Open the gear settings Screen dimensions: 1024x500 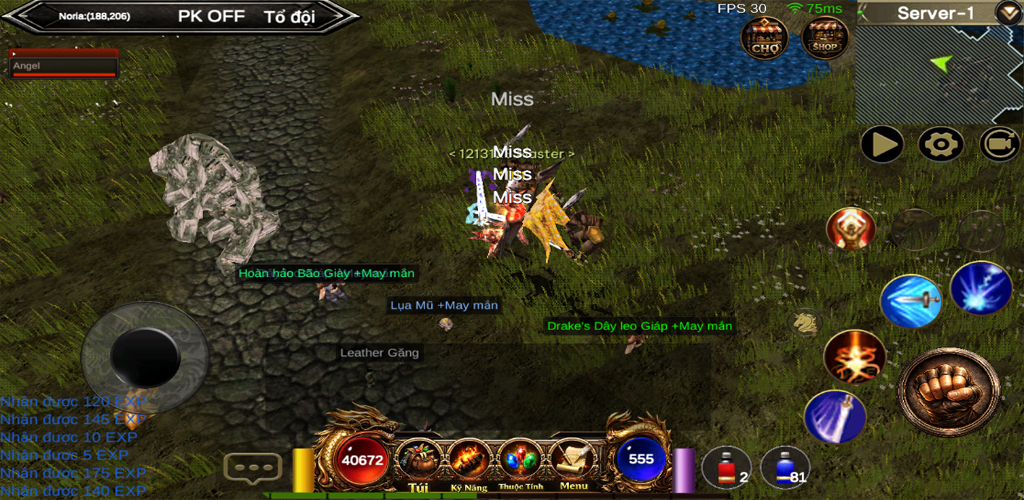click(x=940, y=145)
